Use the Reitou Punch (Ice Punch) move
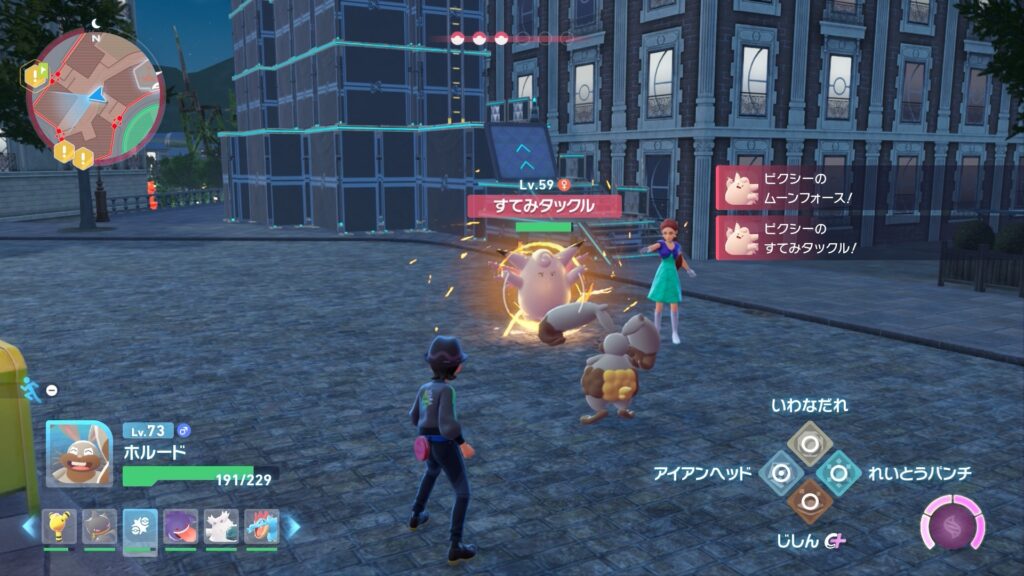Viewport: 1024px width, 576px height. pos(837,472)
